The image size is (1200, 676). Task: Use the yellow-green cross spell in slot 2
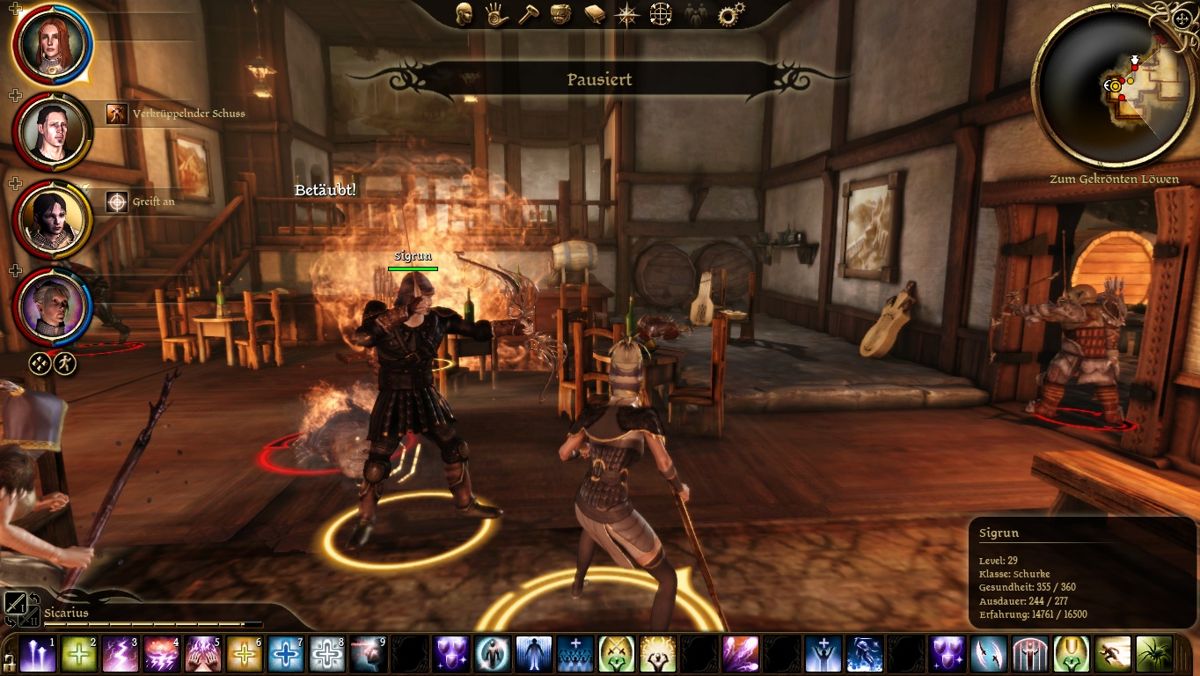pos(78,654)
